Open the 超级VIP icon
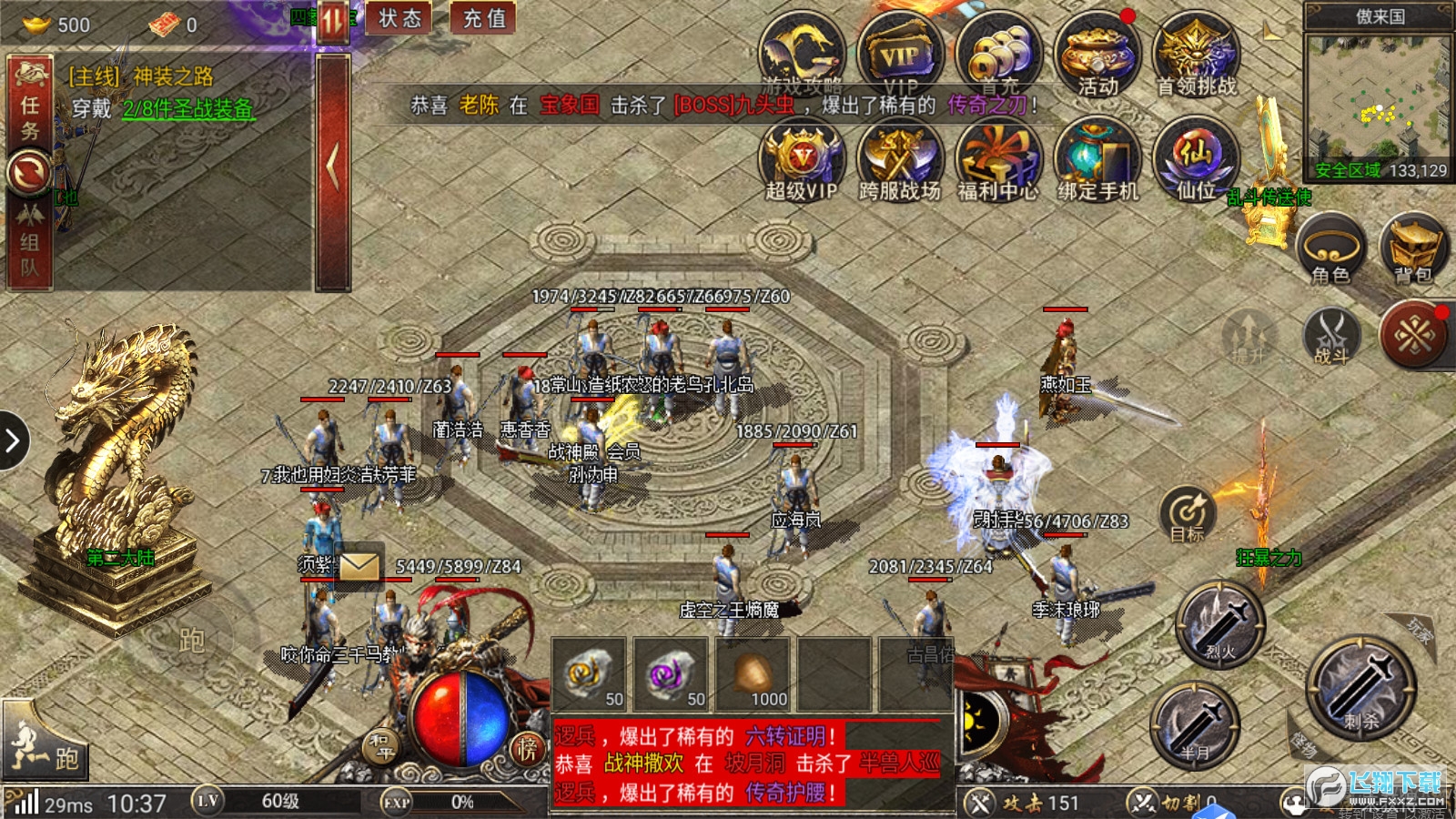 (802, 159)
